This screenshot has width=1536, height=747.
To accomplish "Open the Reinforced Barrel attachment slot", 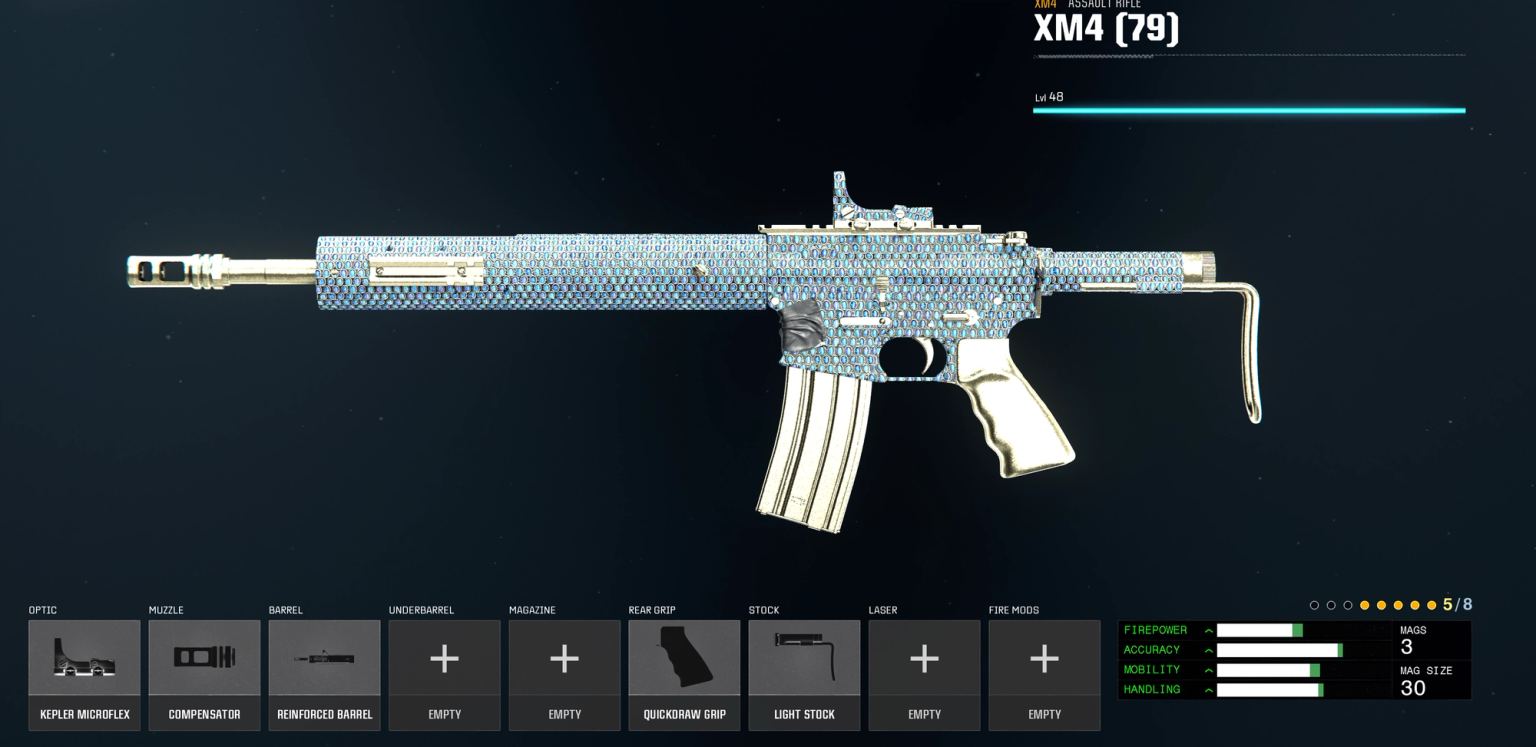I will click(324, 660).
